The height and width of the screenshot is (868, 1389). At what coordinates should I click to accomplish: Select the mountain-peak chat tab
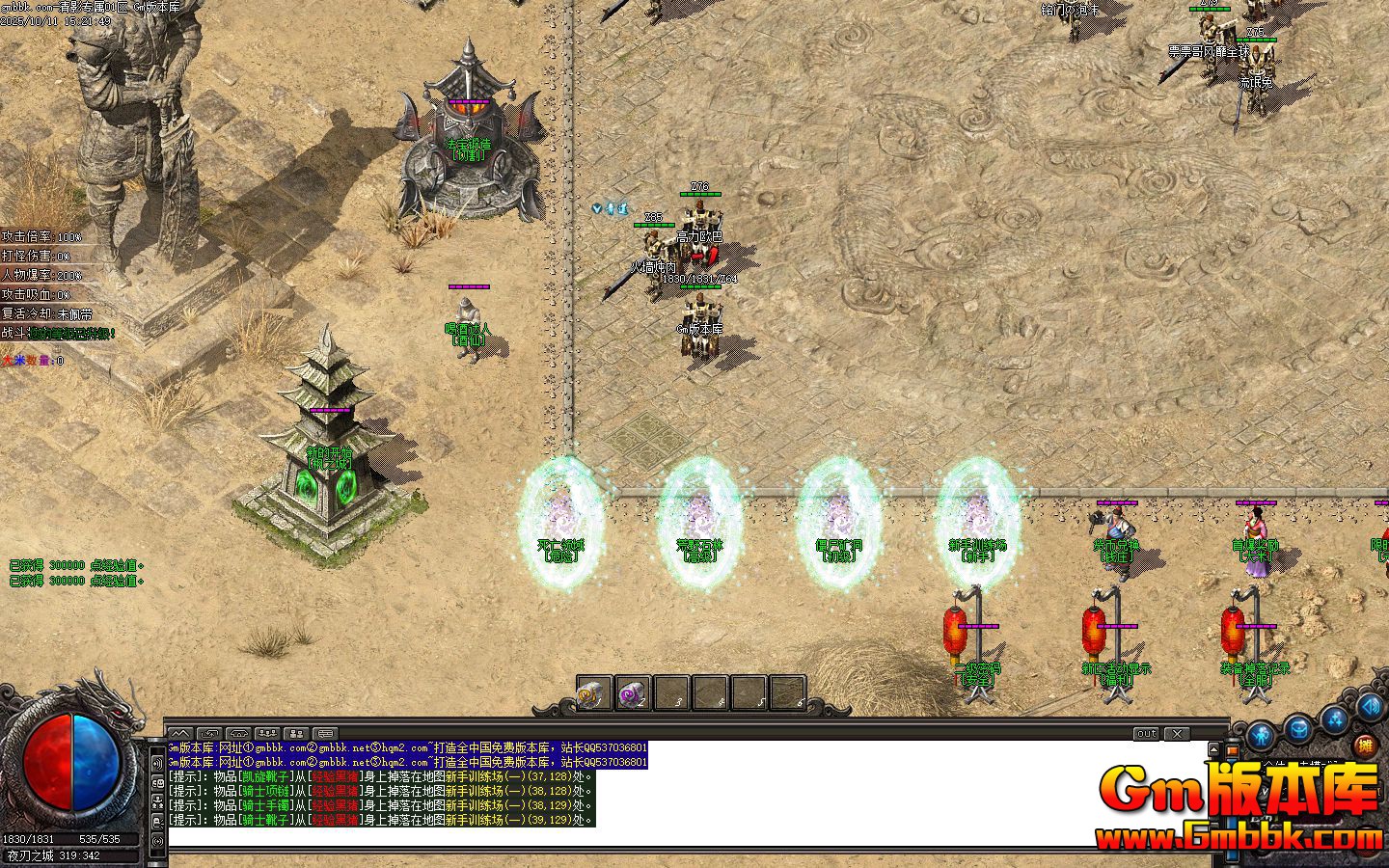180,734
